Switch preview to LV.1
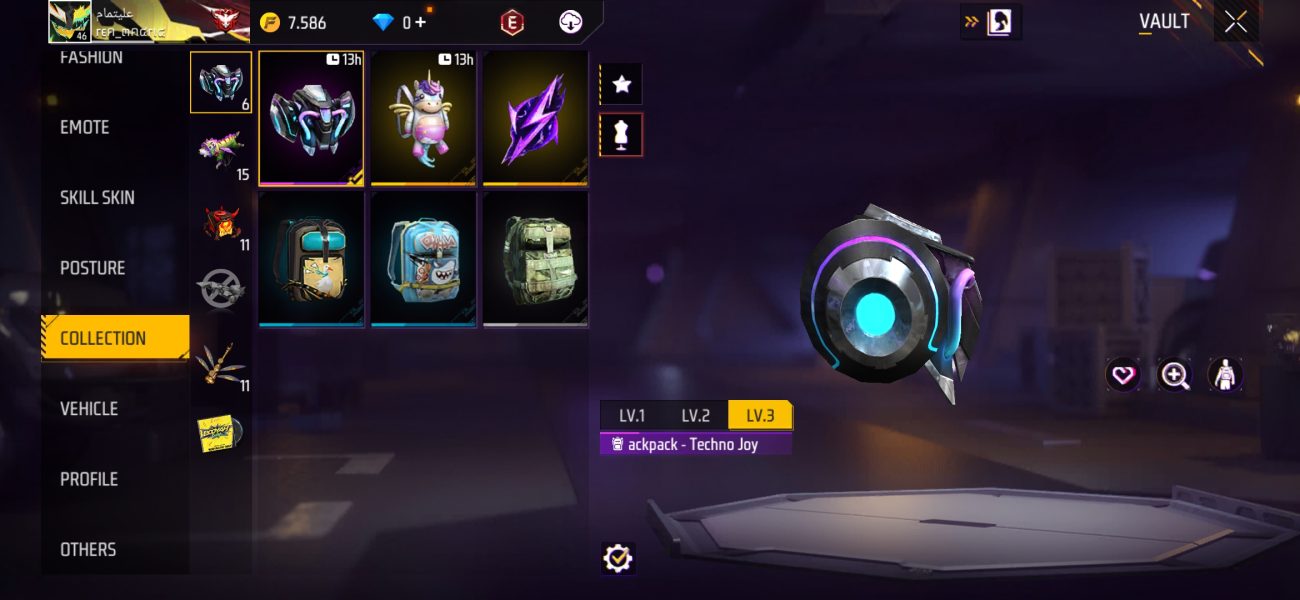The image size is (1300, 600). 631,416
